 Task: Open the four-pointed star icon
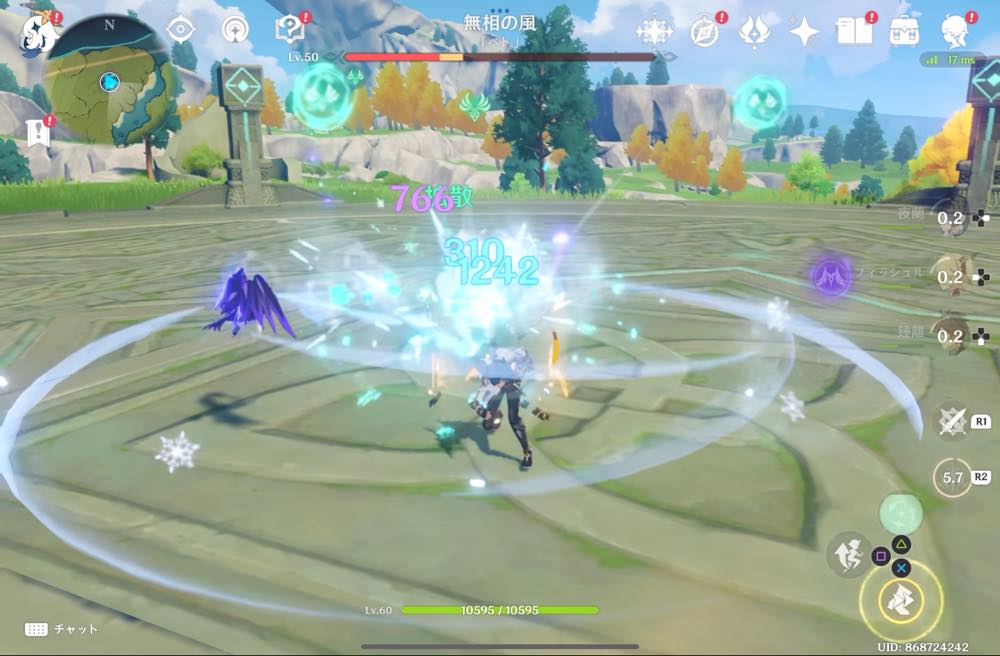tap(804, 32)
